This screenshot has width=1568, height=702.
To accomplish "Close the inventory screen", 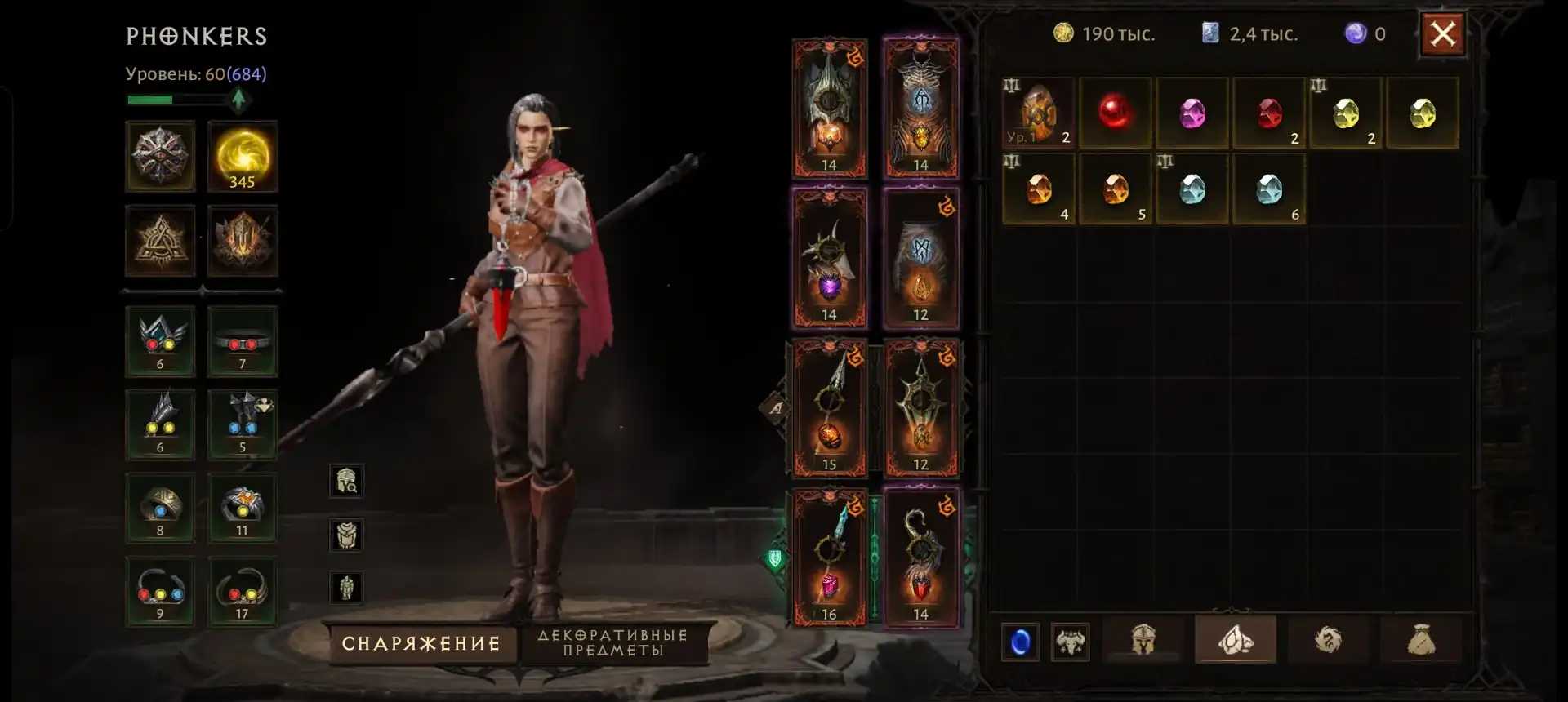I will click(x=1442, y=34).
